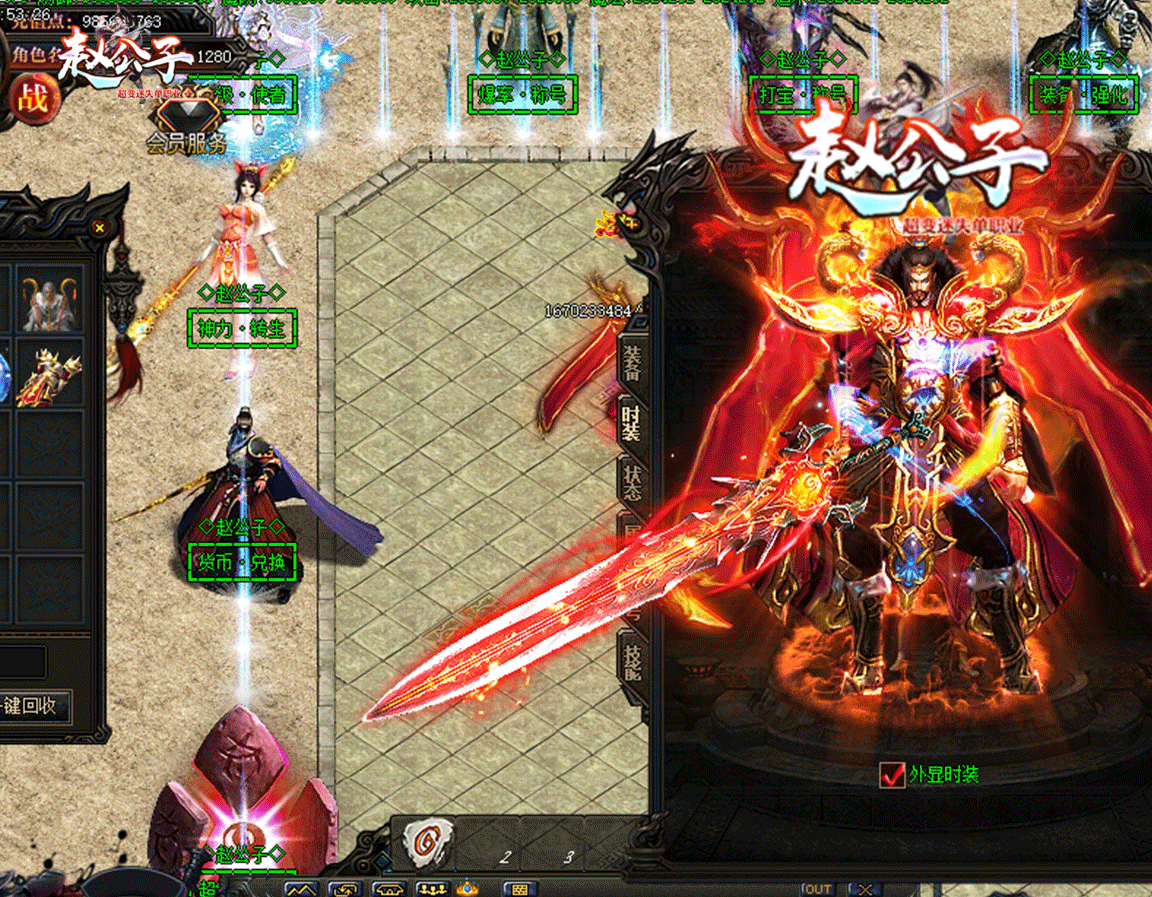This screenshot has height=897, width=1152.
Task: Click the X button beside OUT
Action: coord(864,889)
